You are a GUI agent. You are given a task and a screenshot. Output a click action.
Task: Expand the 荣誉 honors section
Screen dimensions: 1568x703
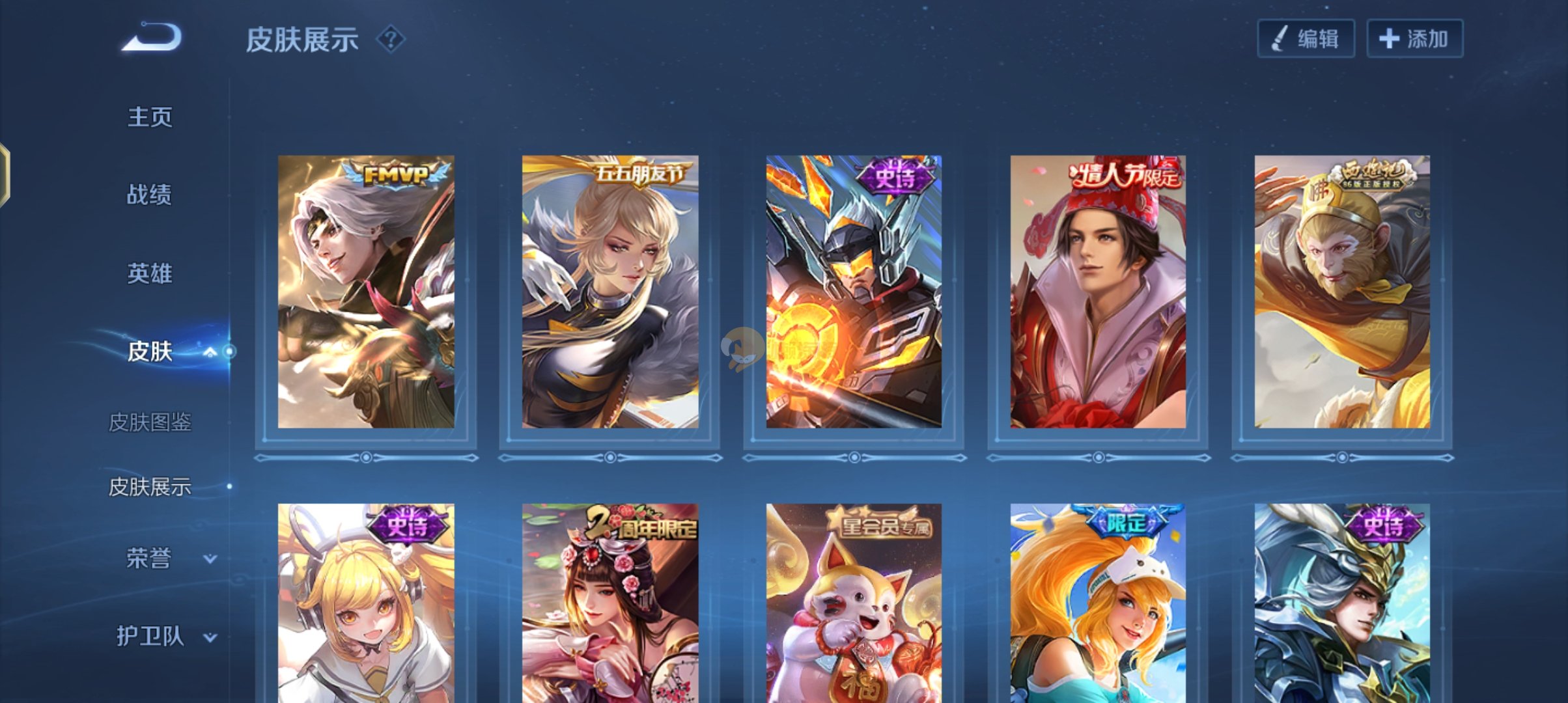[210, 558]
